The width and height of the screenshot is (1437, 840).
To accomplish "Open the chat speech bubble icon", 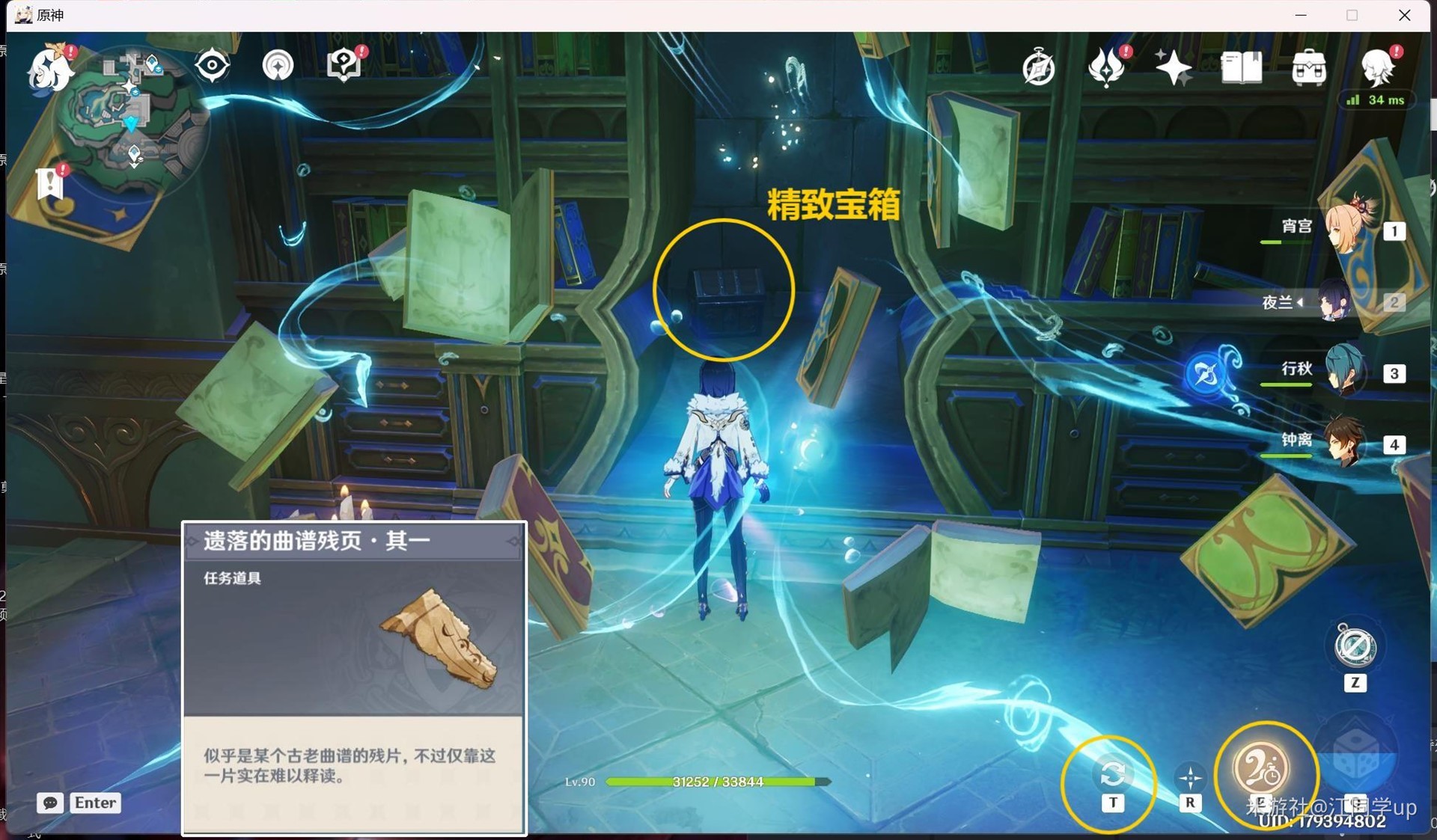I will pyautogui.click(x=49, y=803).
